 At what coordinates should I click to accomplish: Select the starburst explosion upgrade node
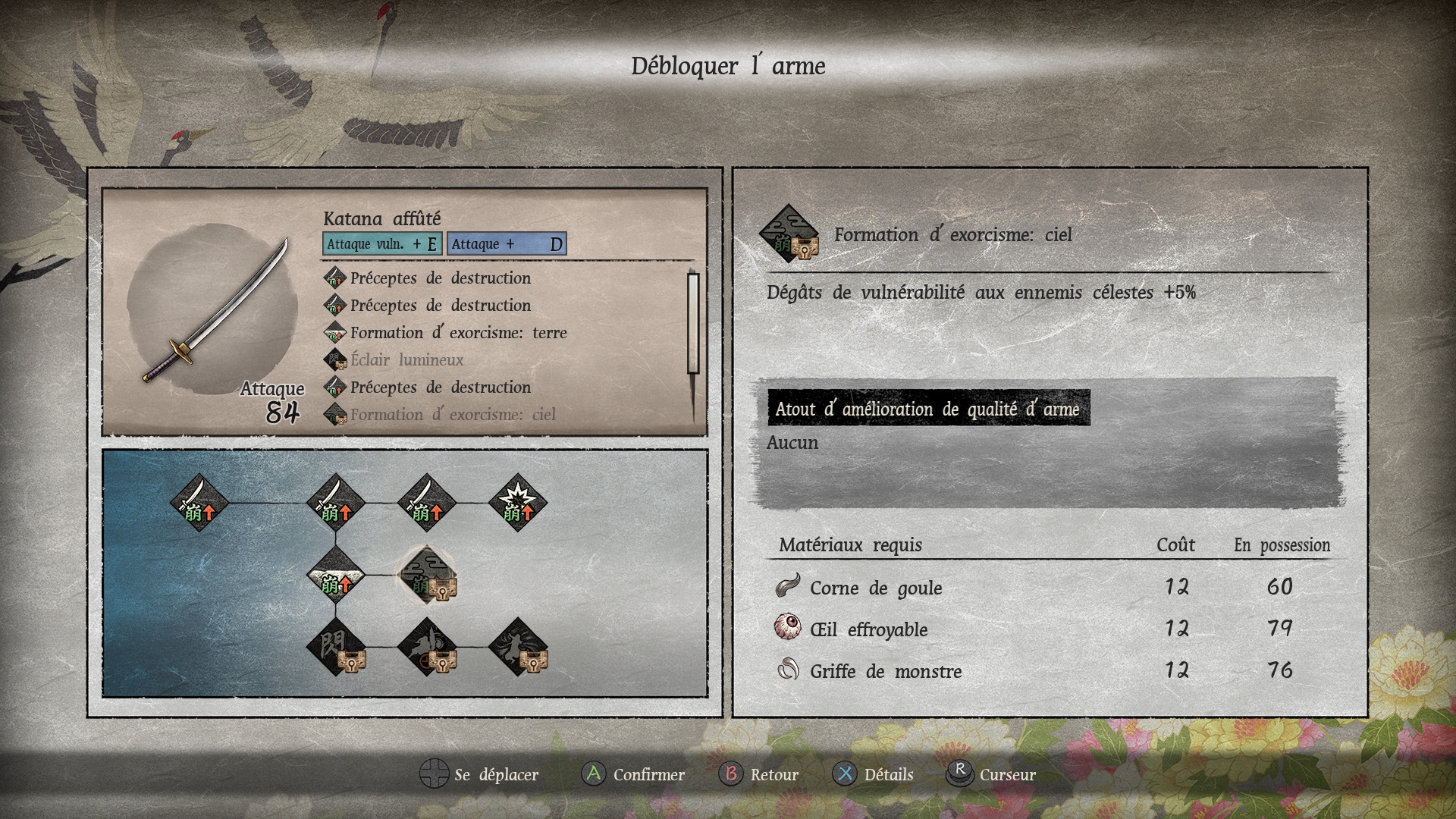(x=518, y=502)
